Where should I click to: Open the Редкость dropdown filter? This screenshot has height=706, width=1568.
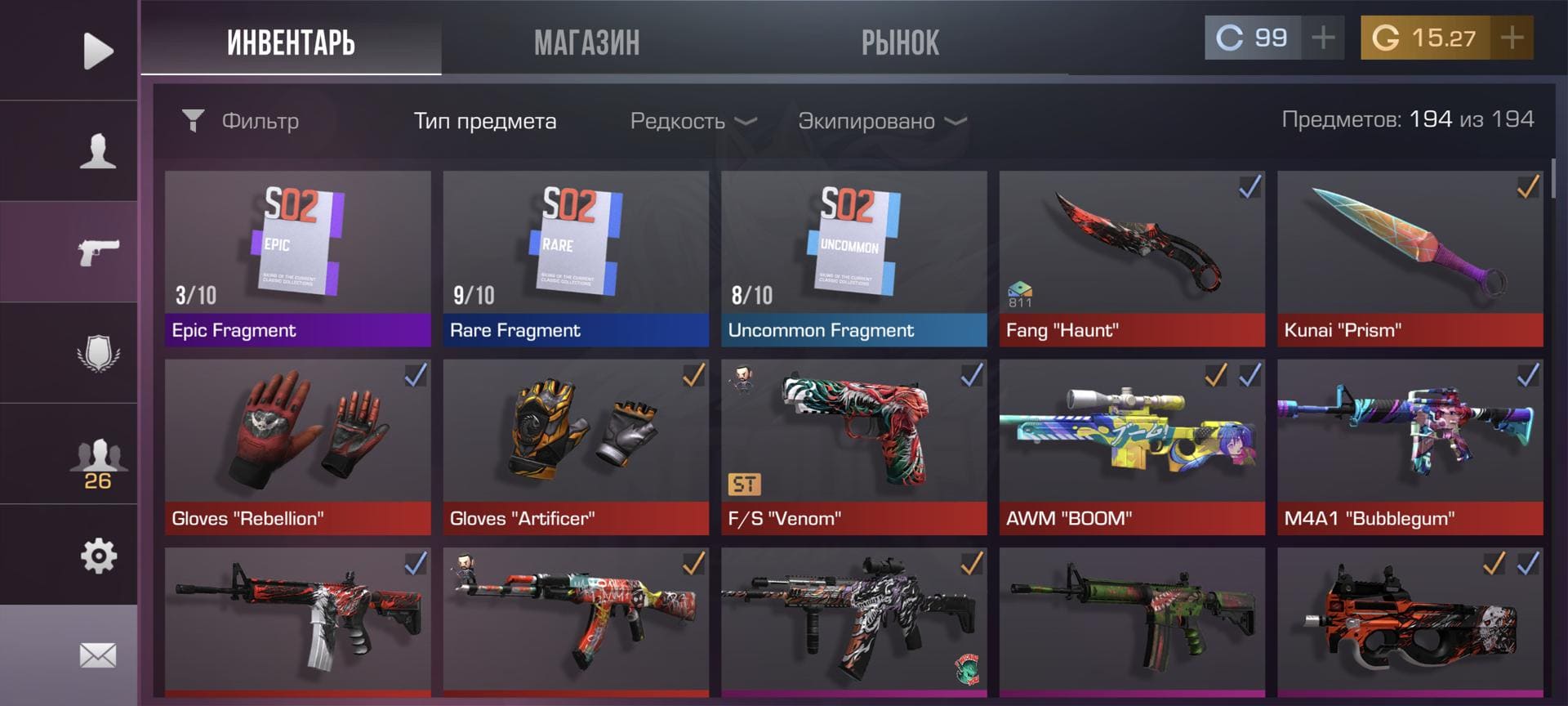(x=693, y=122)
